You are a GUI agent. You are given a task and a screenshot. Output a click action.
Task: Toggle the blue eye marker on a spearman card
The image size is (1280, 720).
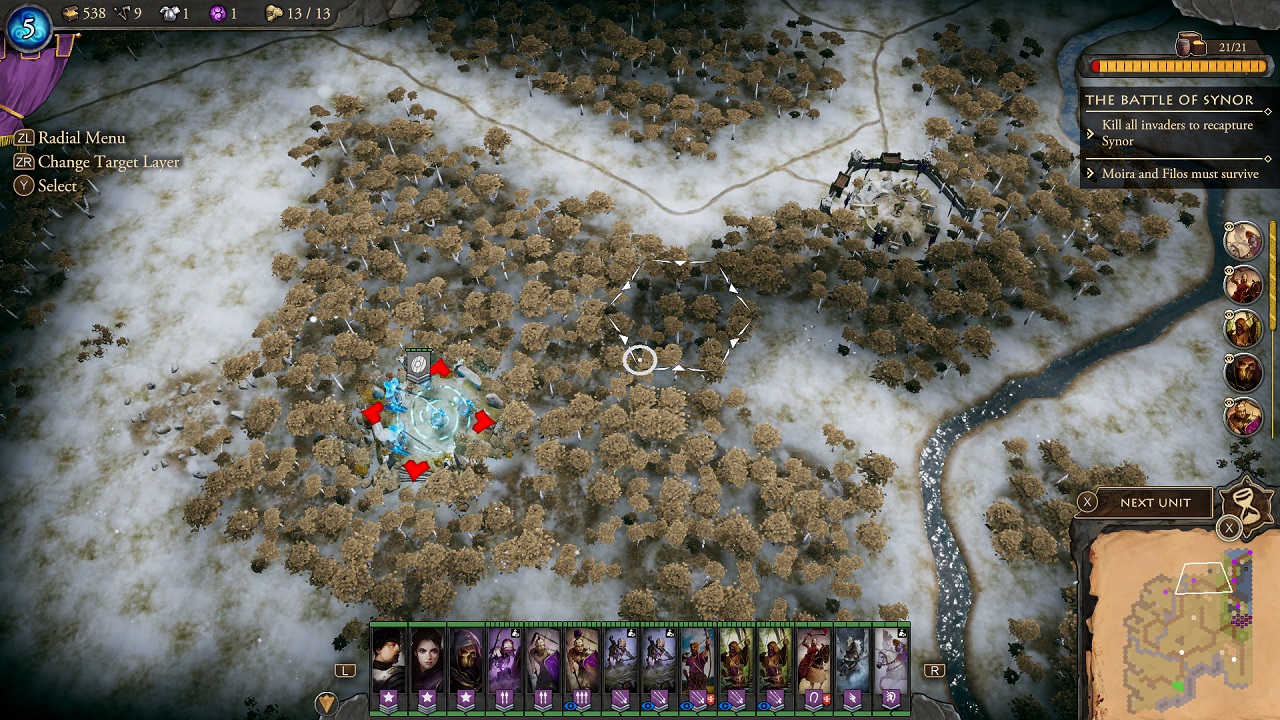pyautogui.click(x=570, y=705)
